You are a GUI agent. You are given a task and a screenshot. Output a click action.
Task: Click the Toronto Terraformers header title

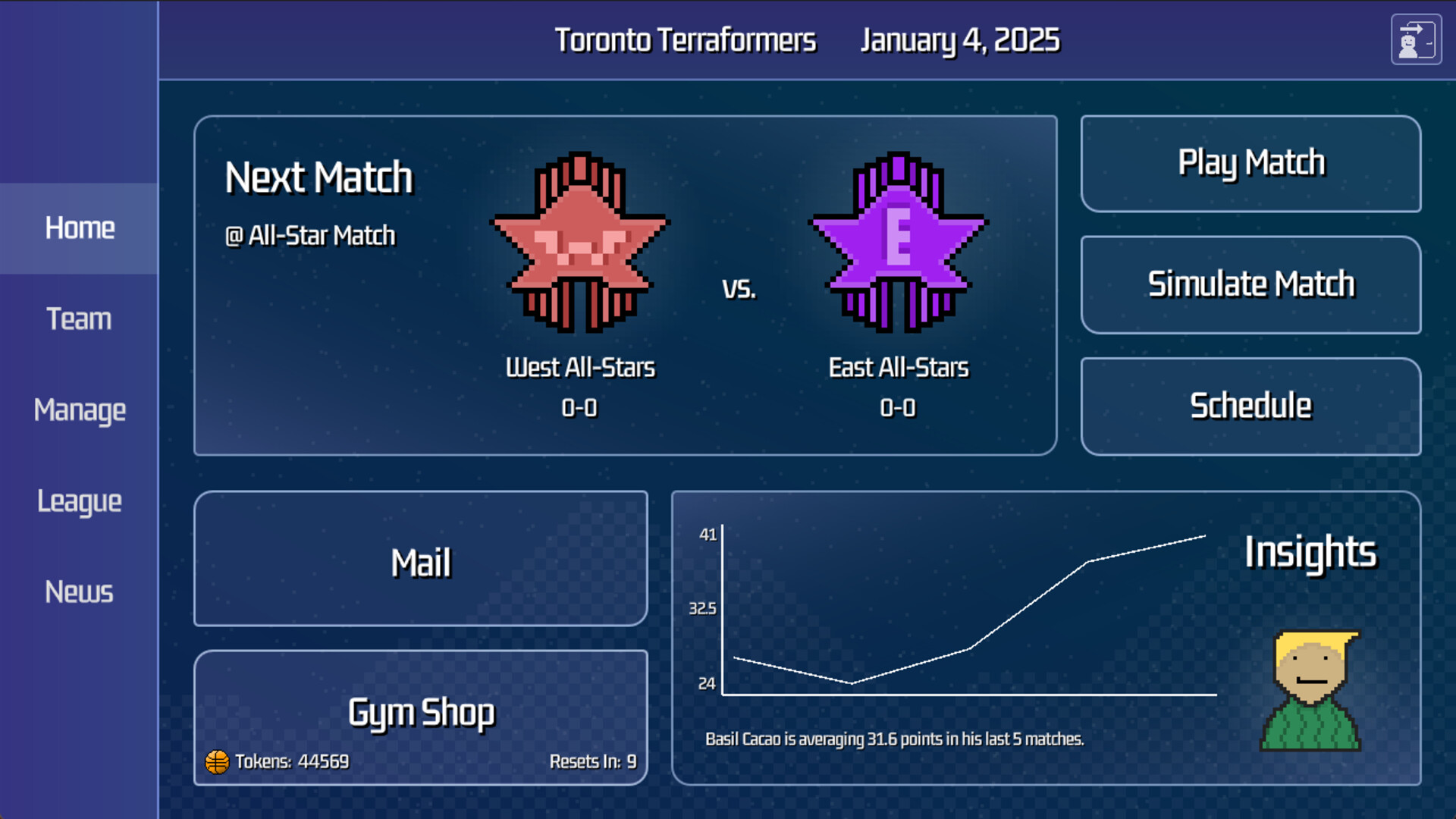click(685, 40)
